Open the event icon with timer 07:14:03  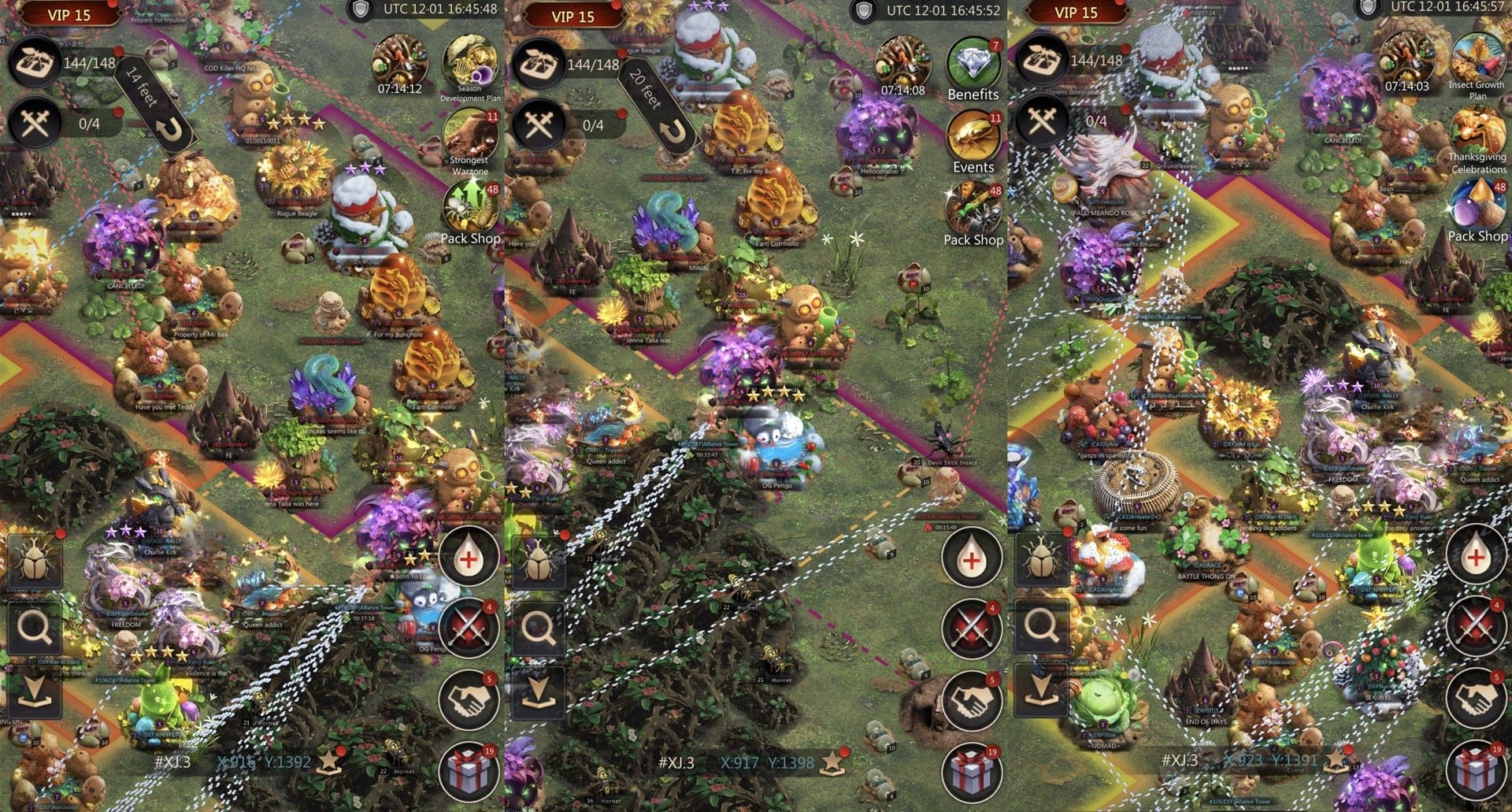tap(1406, 57)
